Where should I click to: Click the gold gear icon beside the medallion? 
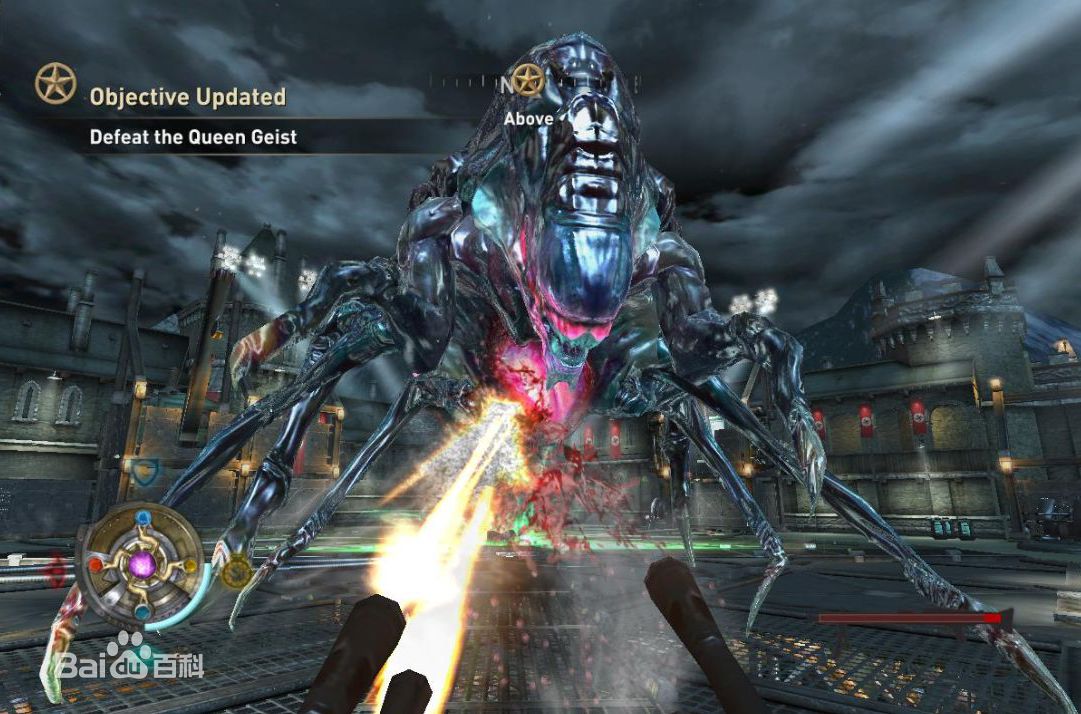[236, 571]
